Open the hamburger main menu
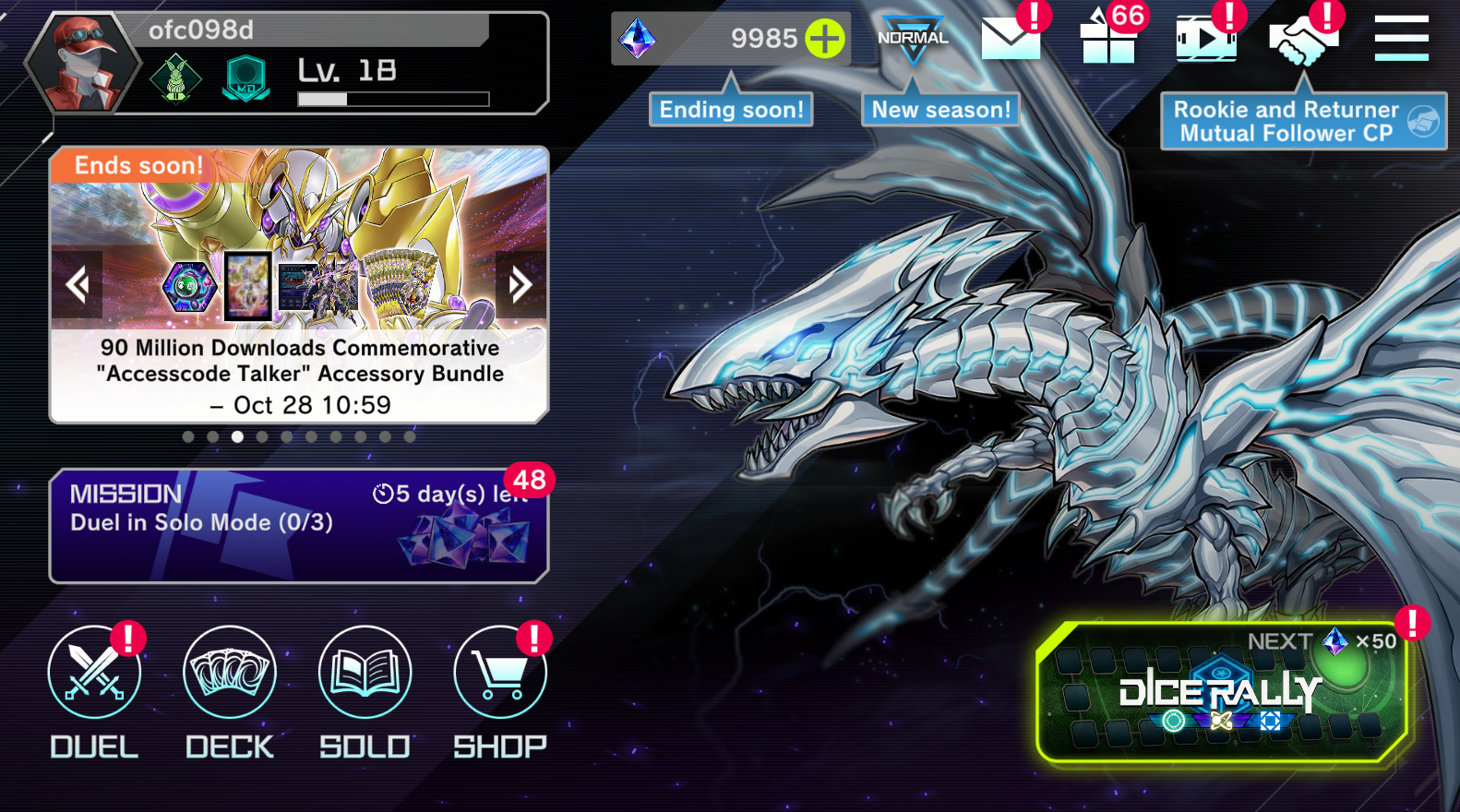The width and height of the screenshot is (1460, 812). pyautogui.click(x=1401, y=39)
